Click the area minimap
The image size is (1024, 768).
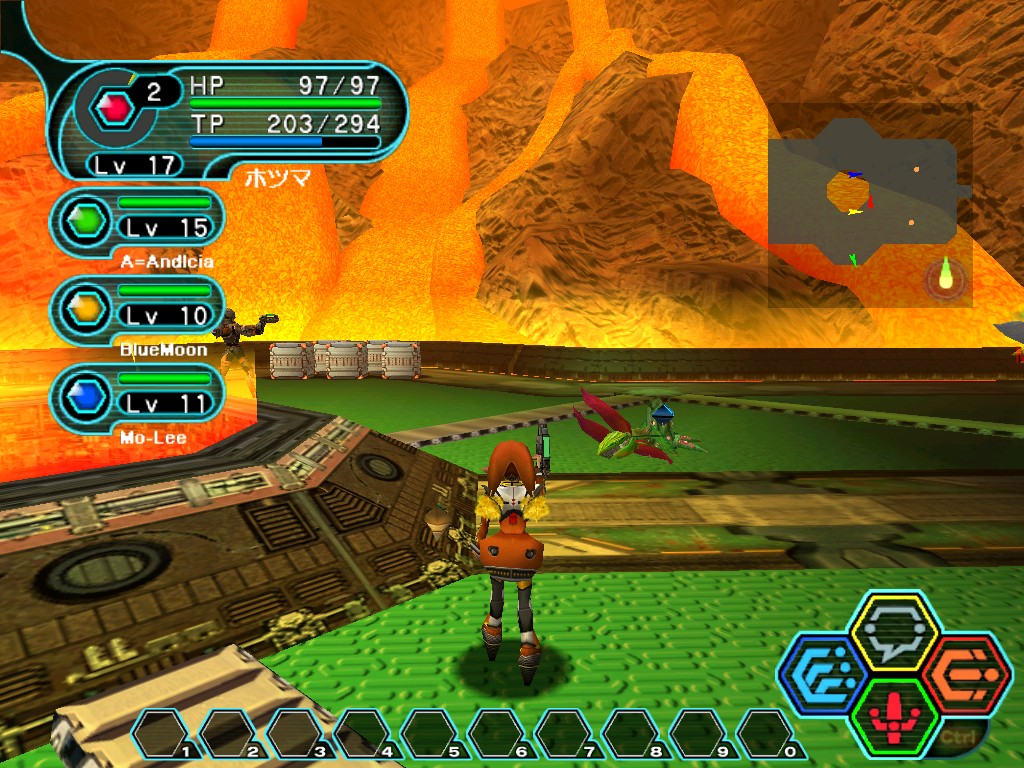tap(868, 204)
